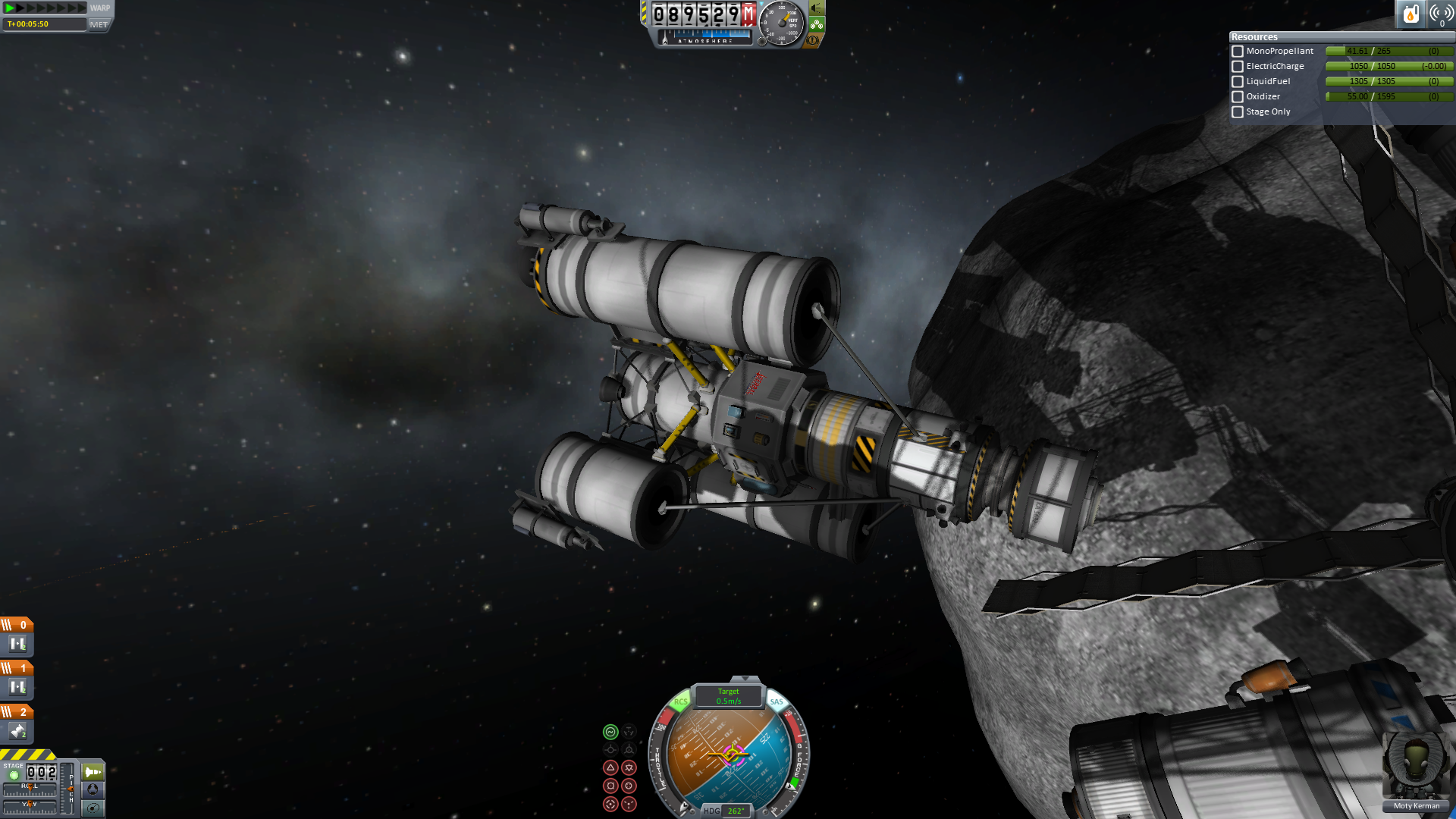Toggle the MonoPropellant resource checkbox
Screen dimensions: 1456x819
point(1238,52)
